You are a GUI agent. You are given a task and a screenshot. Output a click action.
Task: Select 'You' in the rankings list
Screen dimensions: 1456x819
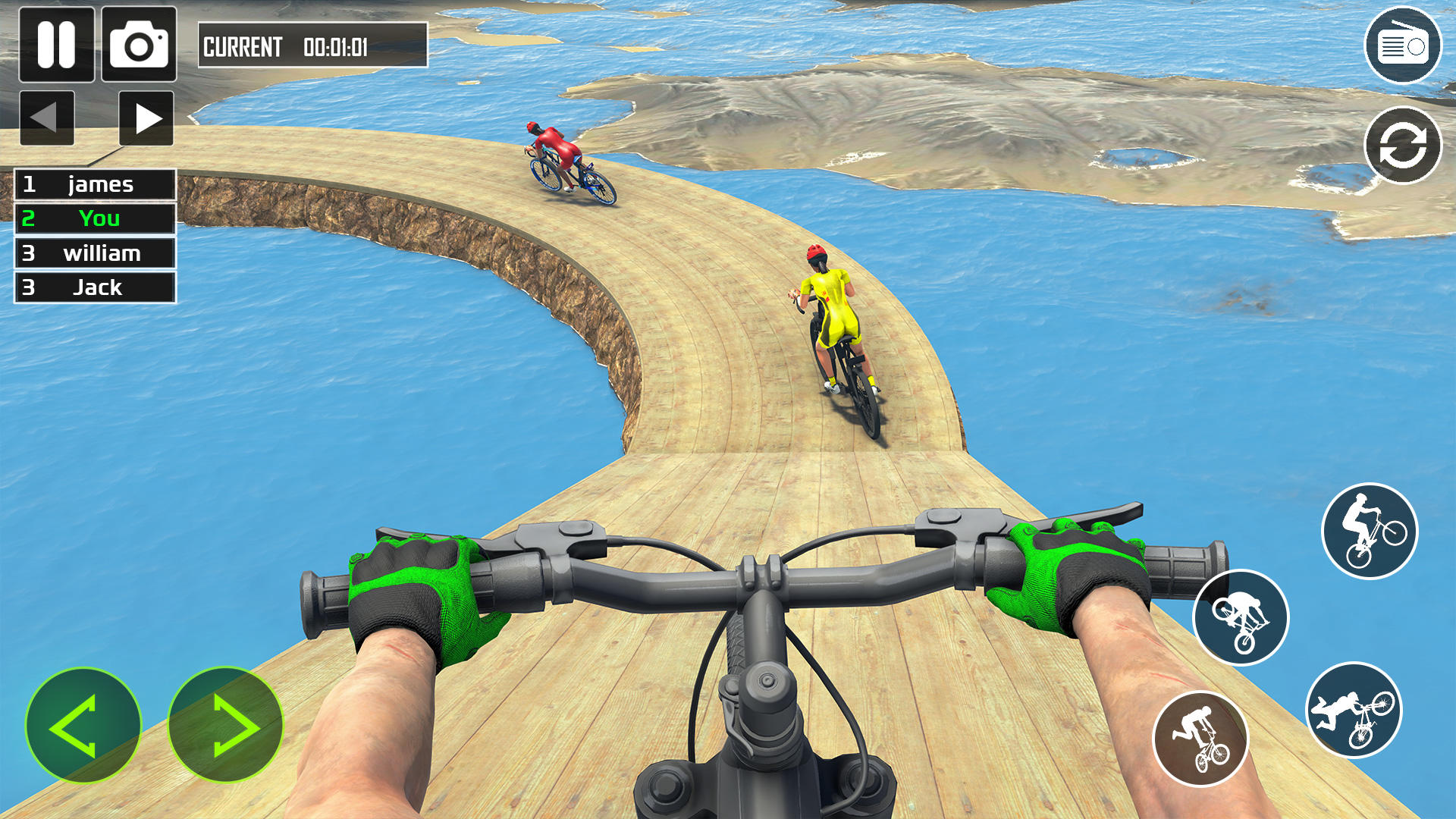pyautogui.click(x=94, y=218)
